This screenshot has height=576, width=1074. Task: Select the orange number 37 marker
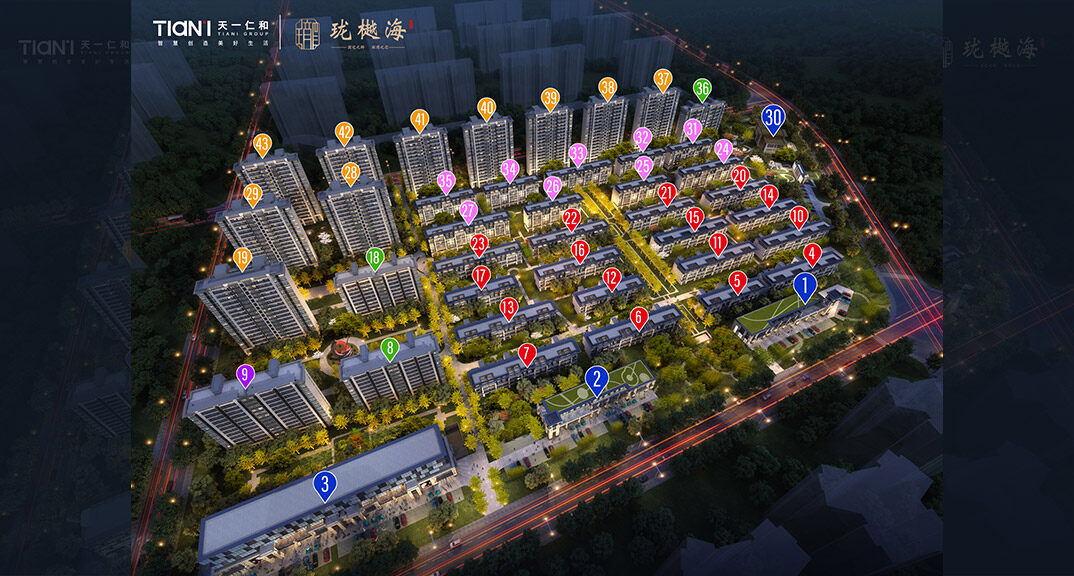[663, 79]
